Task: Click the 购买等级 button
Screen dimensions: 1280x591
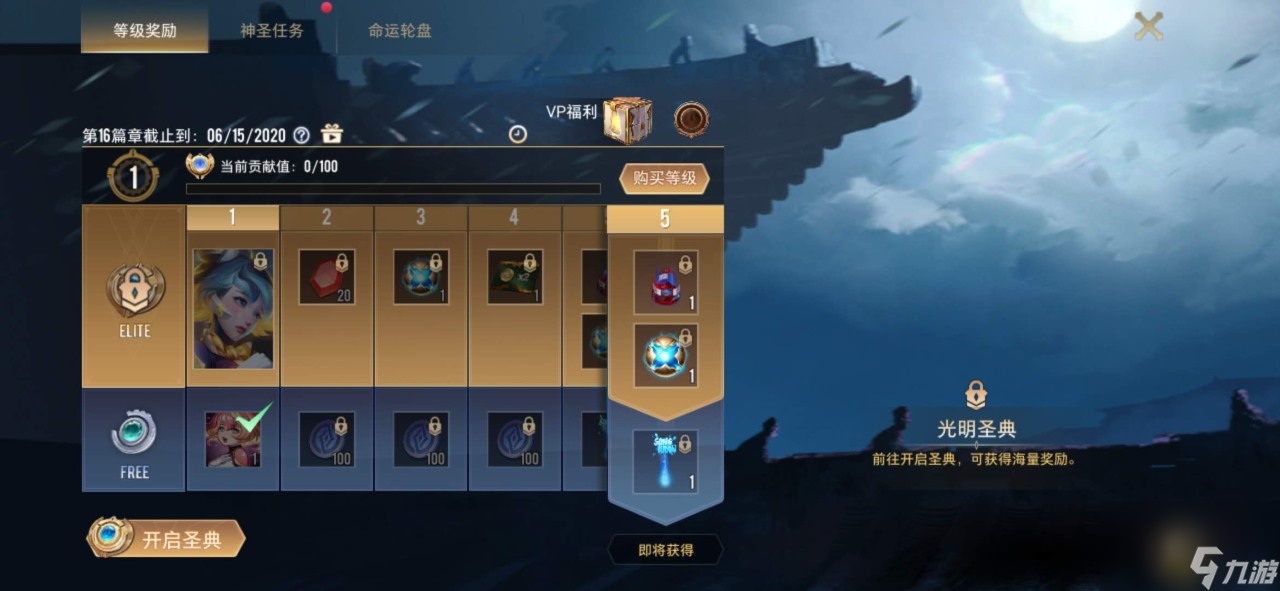Action: click(x=664, y=179)
